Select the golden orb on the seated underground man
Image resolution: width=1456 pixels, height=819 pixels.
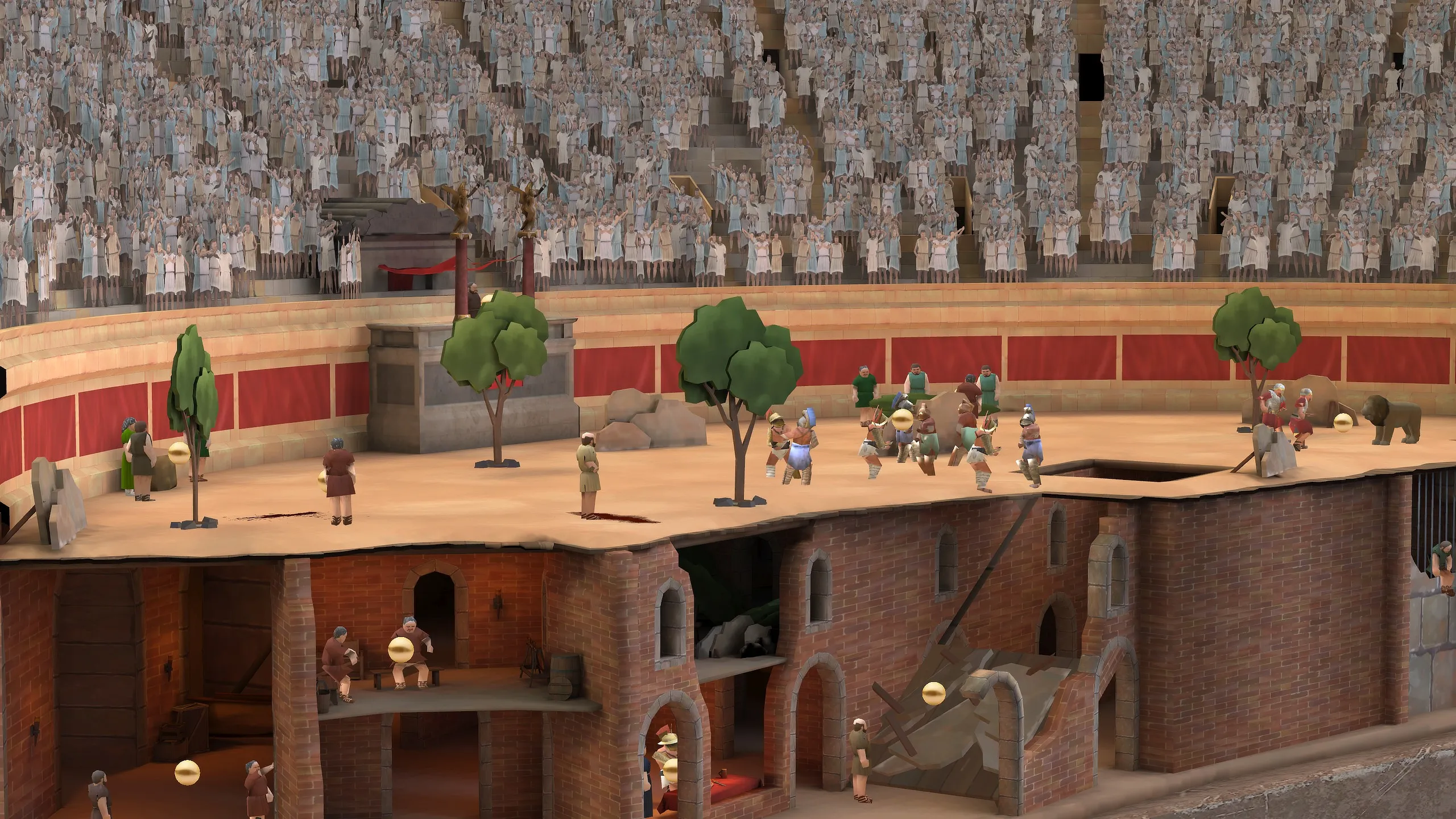click(x=400, y=649)
